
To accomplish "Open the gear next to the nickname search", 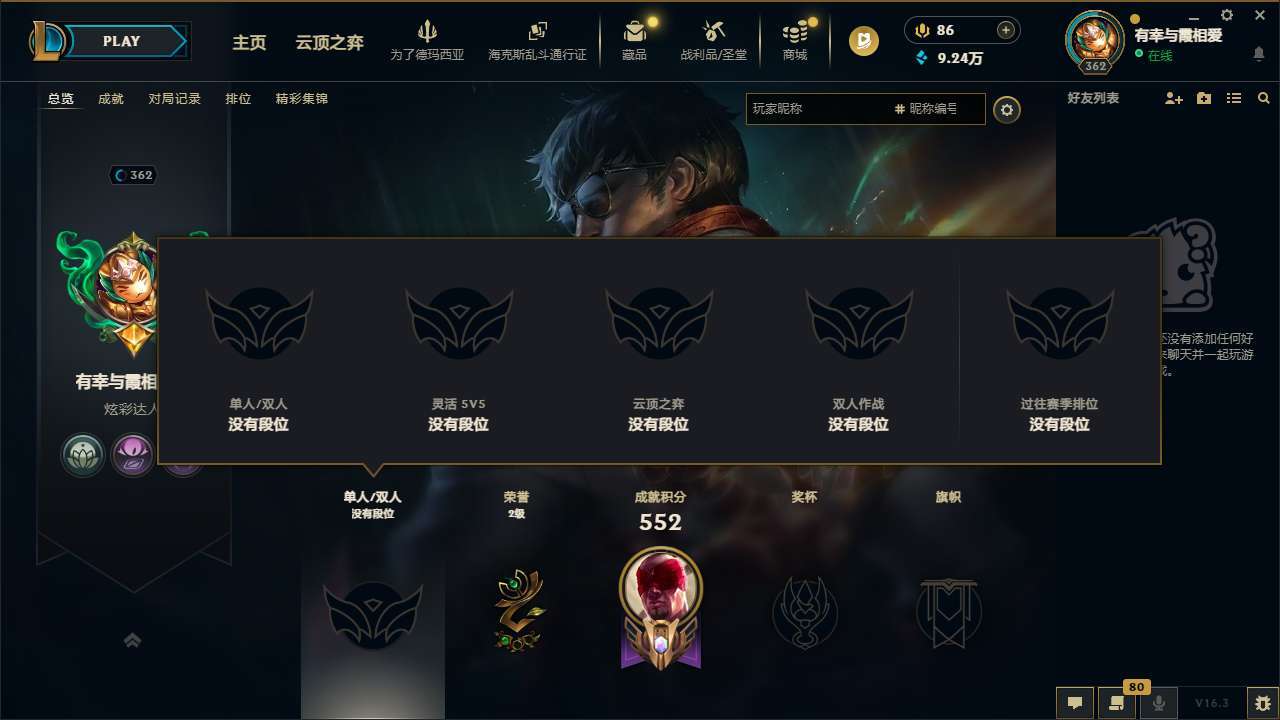I will point(1008,110).
